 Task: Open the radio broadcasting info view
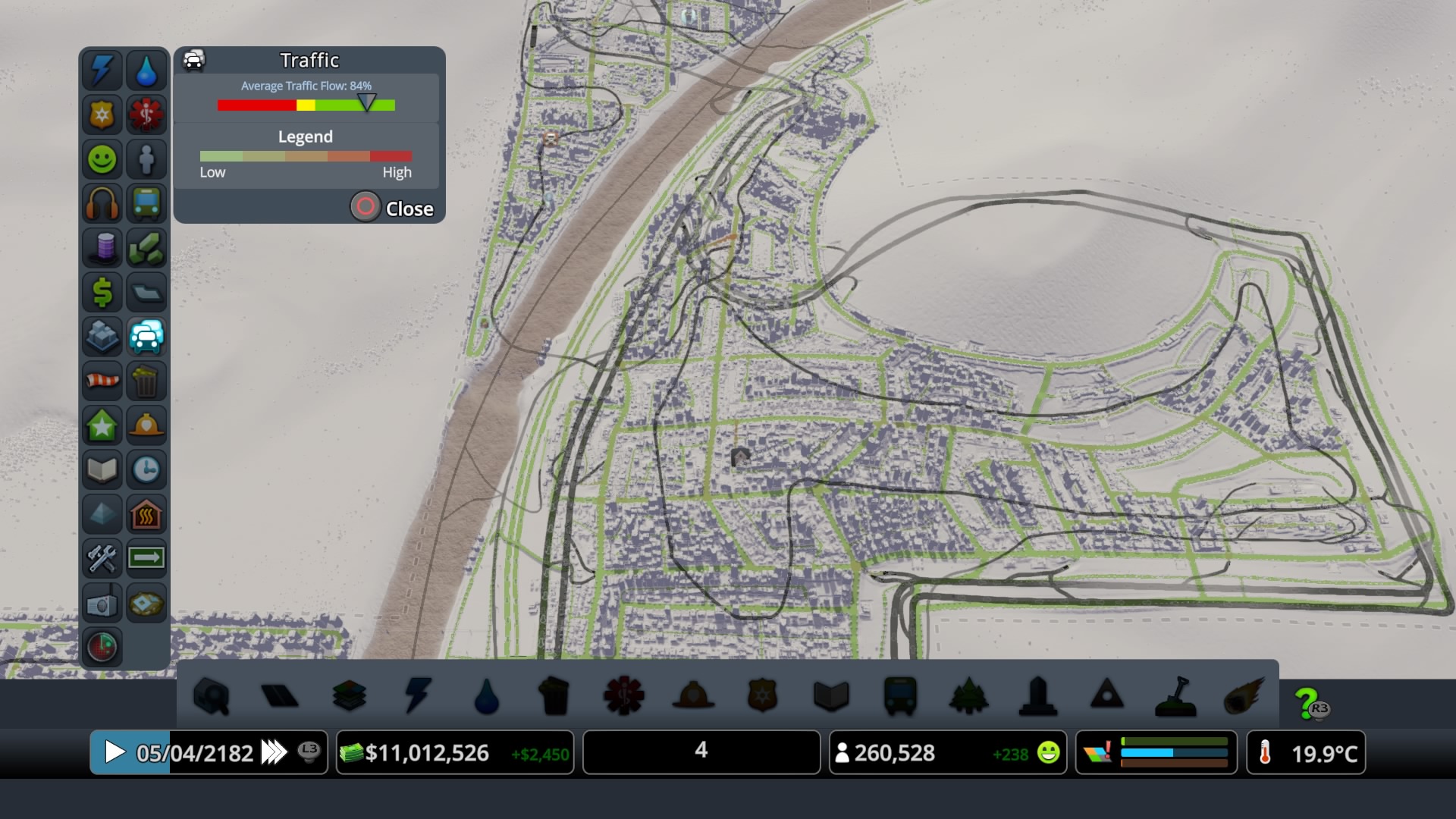pos(102,603)
